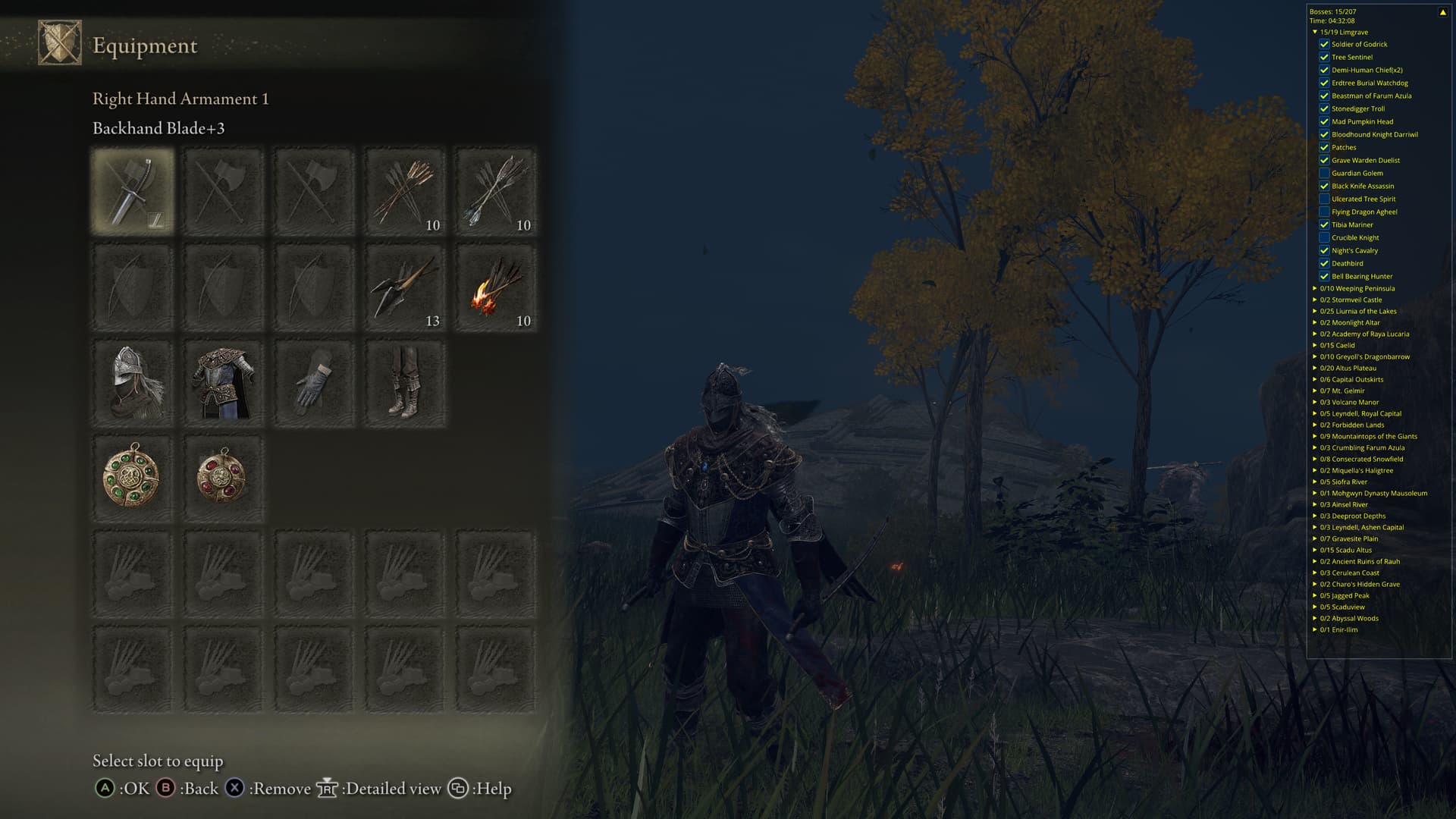
Task: Expand the Weeping Peninsula boss list
Action: point(1315,288)
